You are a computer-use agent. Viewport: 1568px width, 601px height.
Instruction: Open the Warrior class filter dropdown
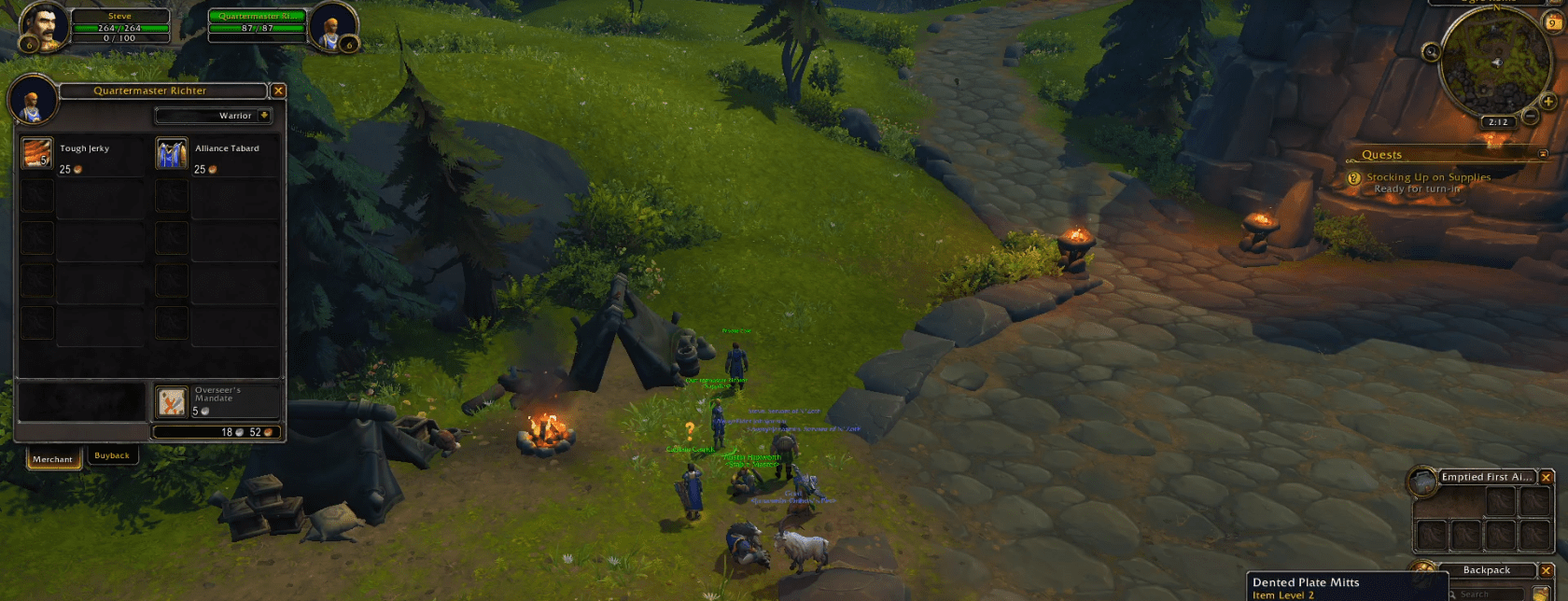(x=264, y=116)
